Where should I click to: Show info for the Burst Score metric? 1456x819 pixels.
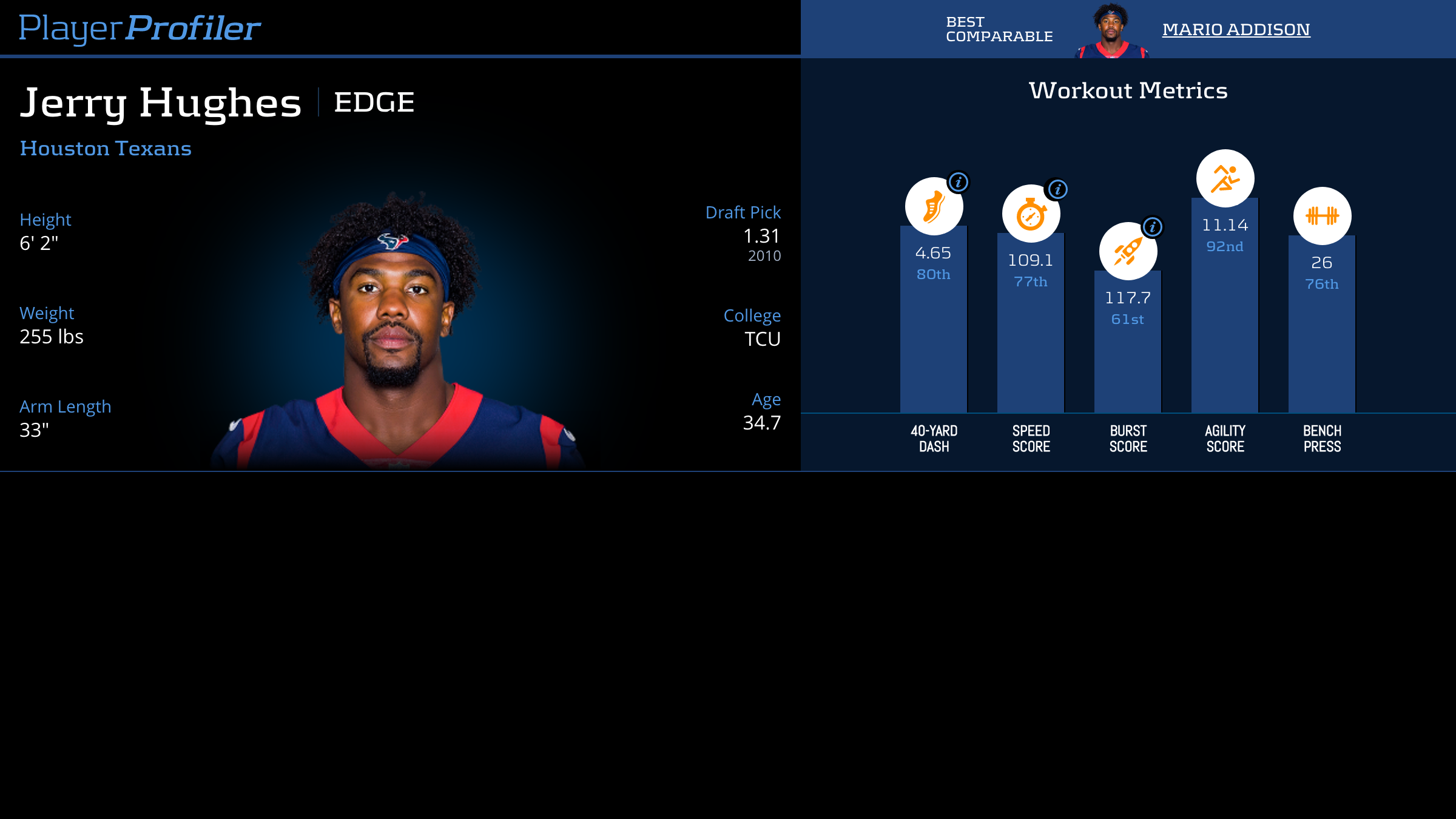coord(1152,227)
